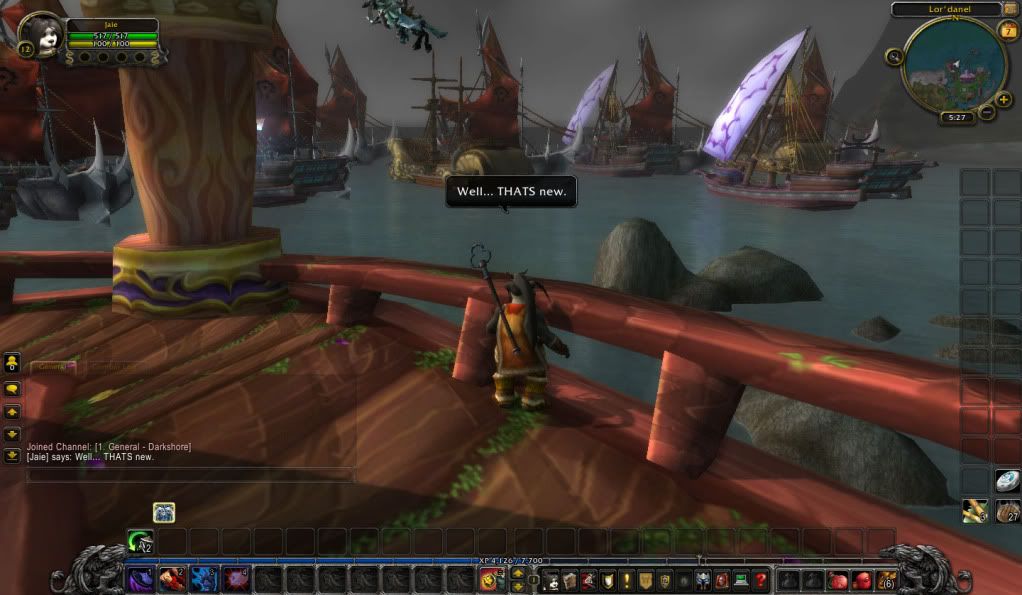This screenshot has width=1022, height=595.
Task: Click the silver disc item on the right bar
Action: point(1007,481)
